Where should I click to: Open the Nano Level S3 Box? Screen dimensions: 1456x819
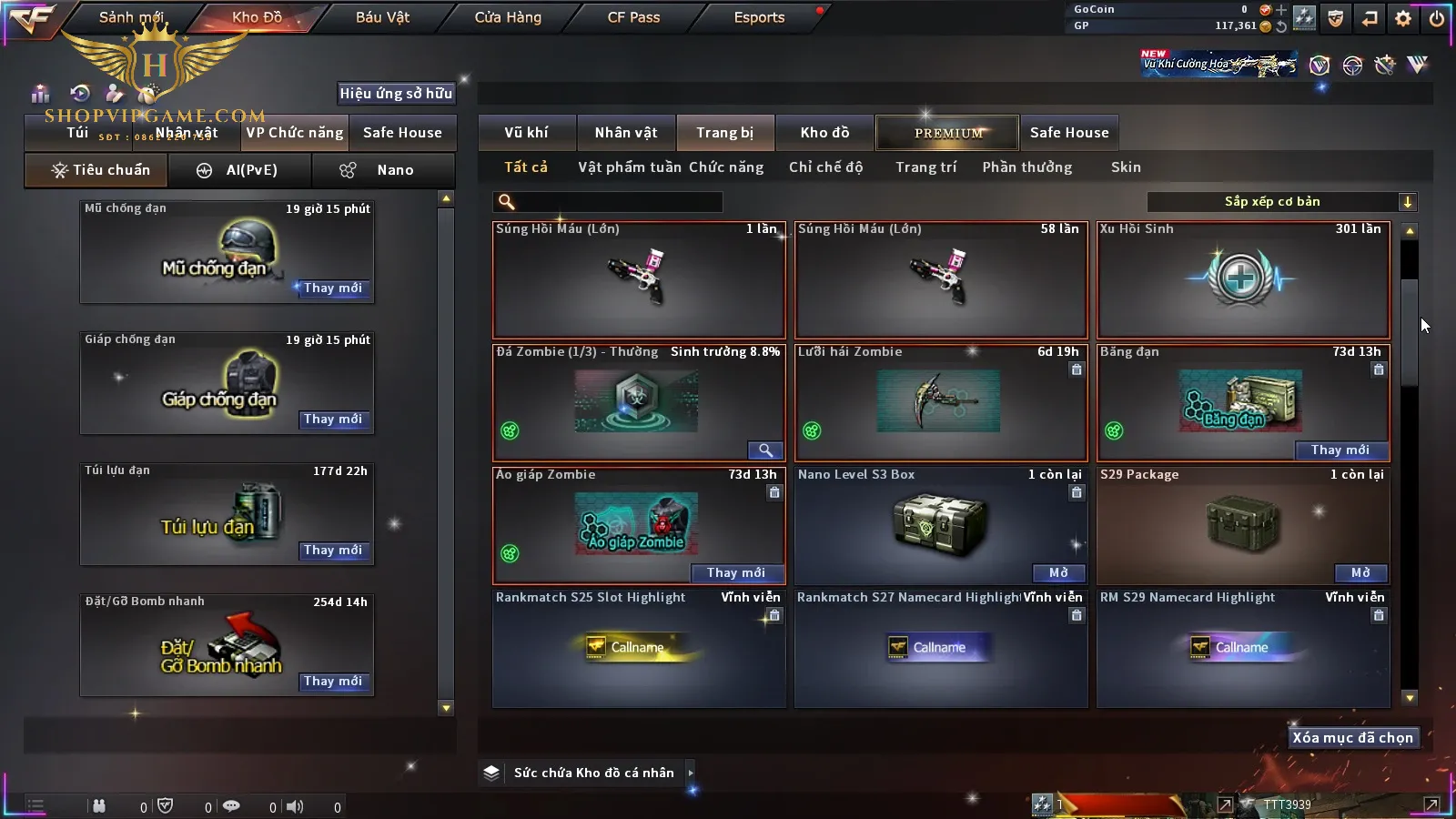coord(1058,573)
